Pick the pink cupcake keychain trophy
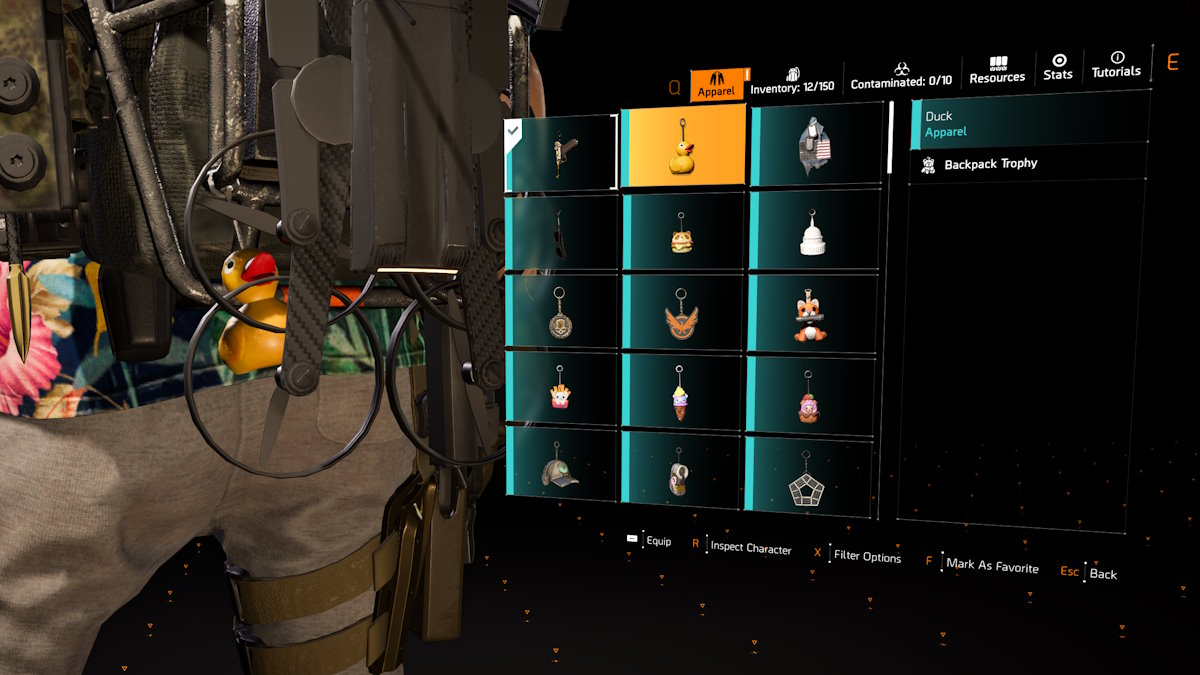 point(809,396)
